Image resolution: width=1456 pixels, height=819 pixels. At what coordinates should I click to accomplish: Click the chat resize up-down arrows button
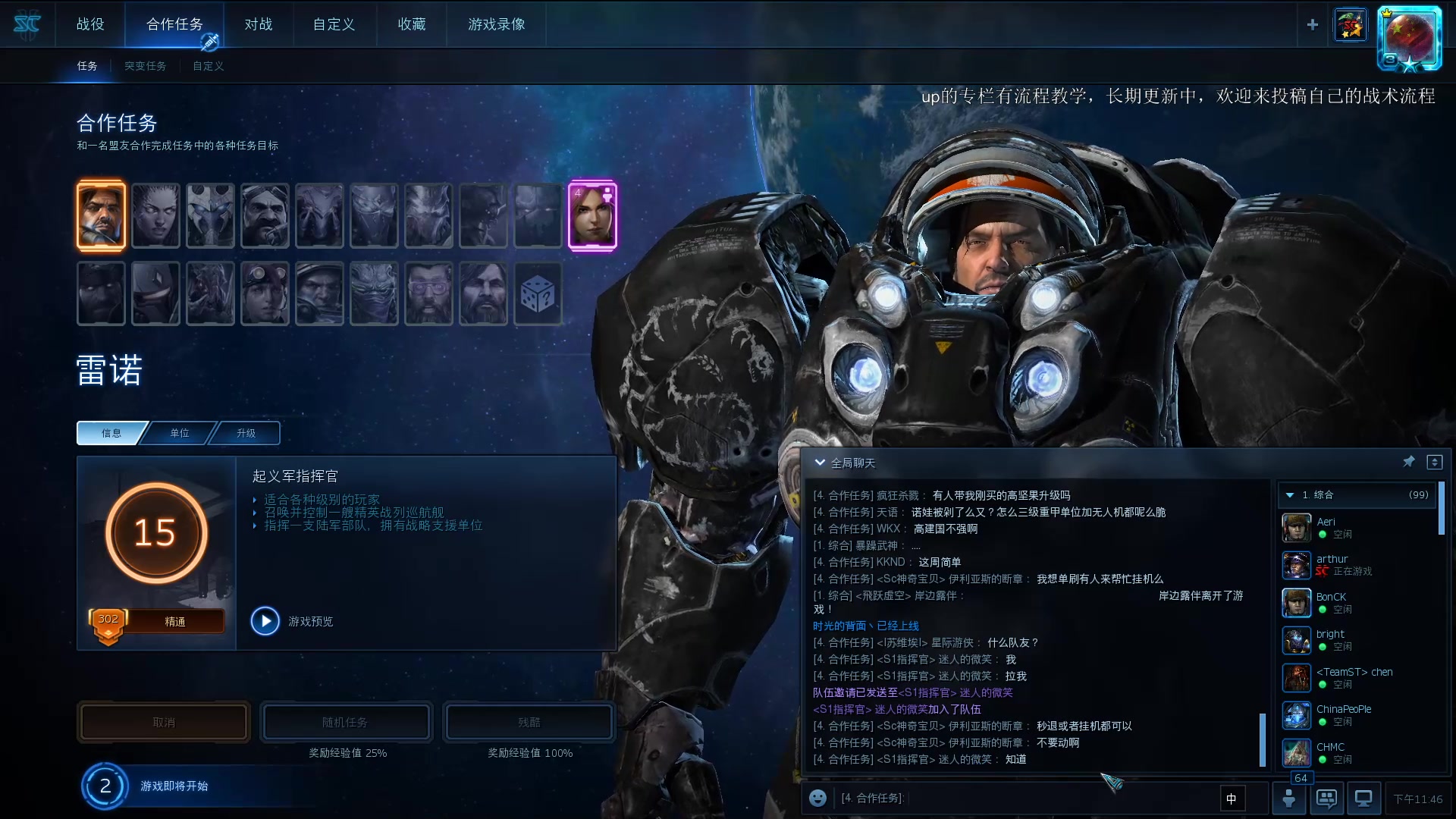(x=1433, y=461)
